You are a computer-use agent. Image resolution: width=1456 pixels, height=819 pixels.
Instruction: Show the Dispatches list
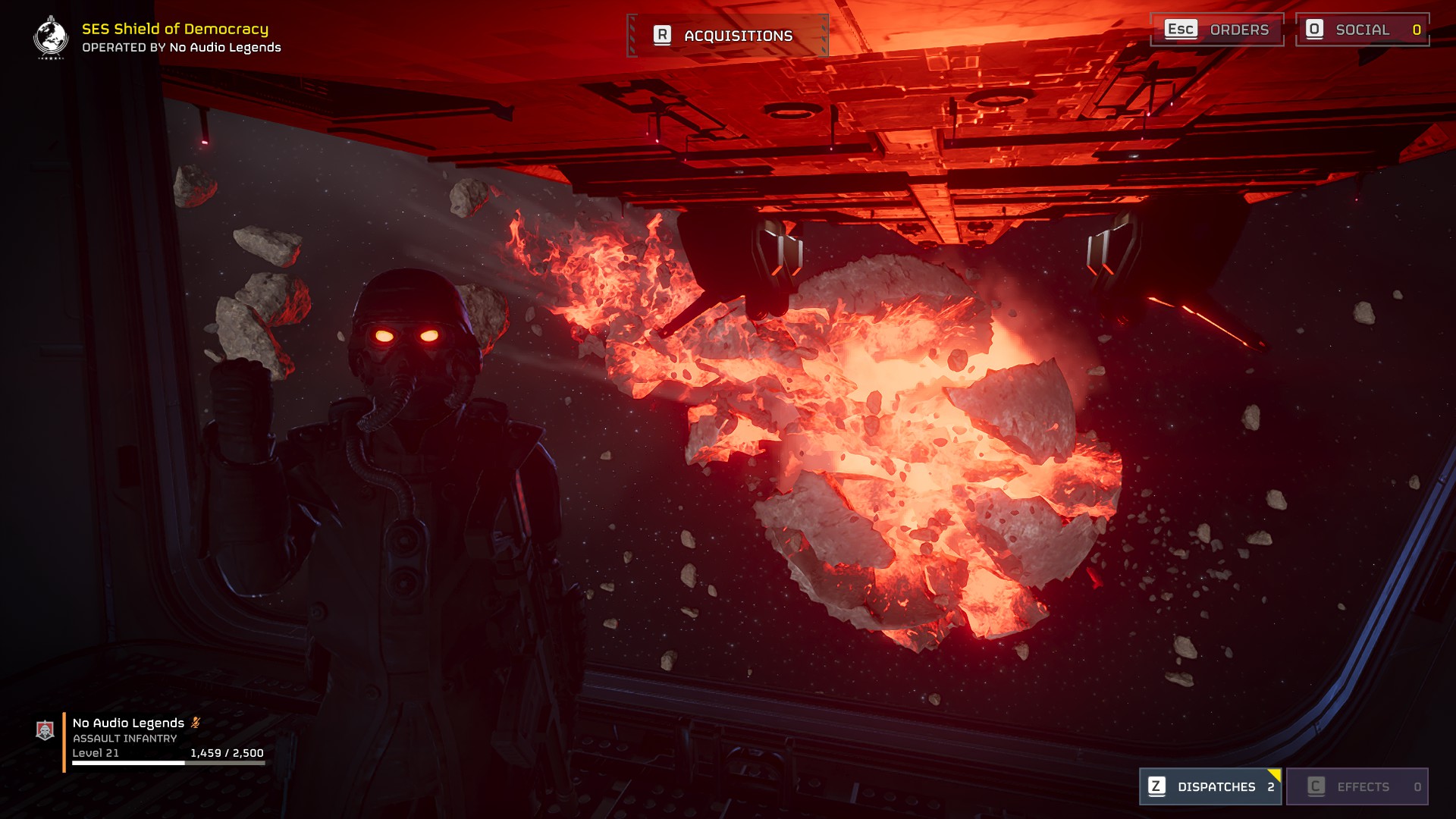1210,786
